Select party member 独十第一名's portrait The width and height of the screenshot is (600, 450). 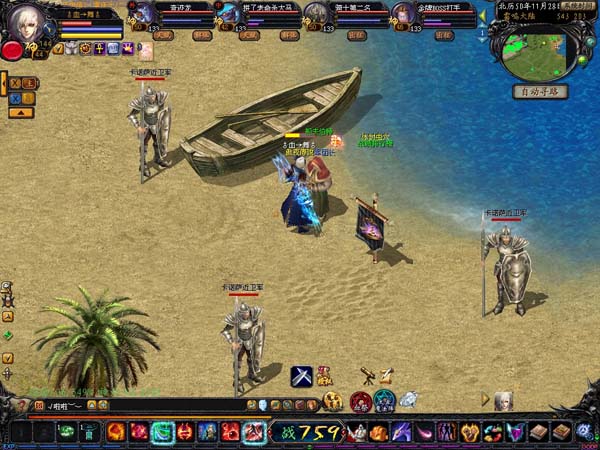[316, 13]
